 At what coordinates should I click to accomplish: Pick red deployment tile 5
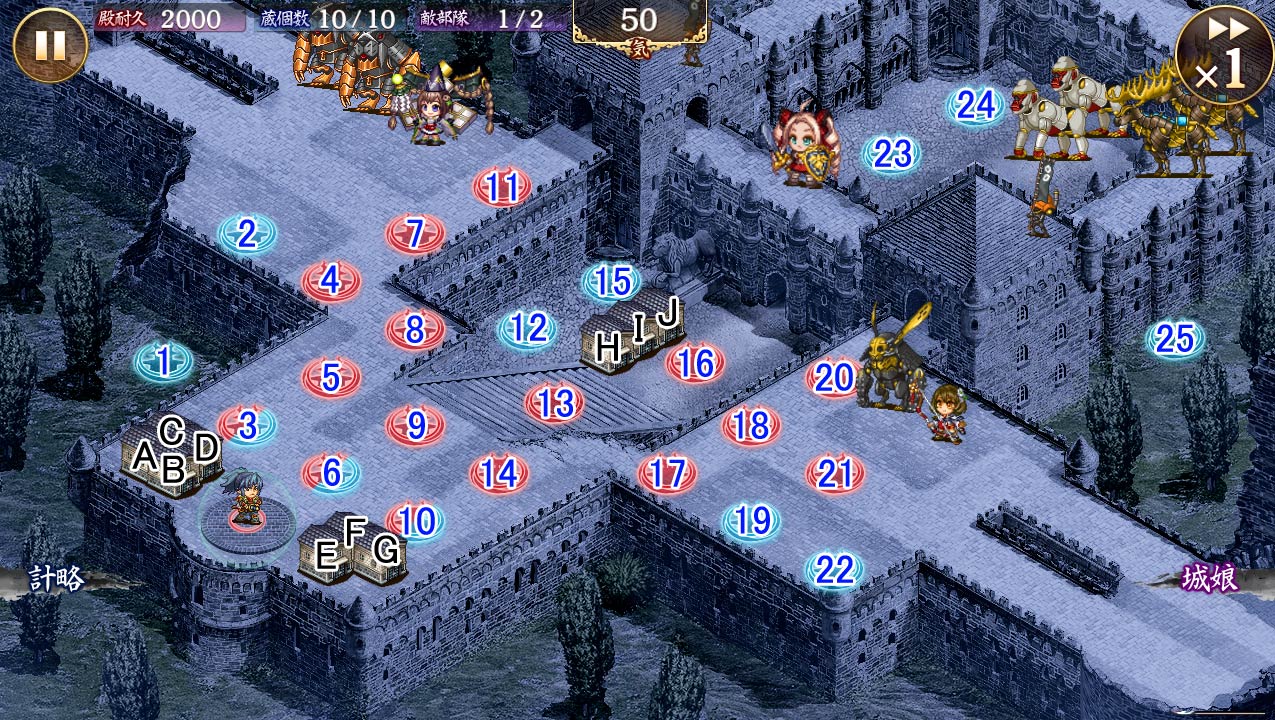point(331,378)
